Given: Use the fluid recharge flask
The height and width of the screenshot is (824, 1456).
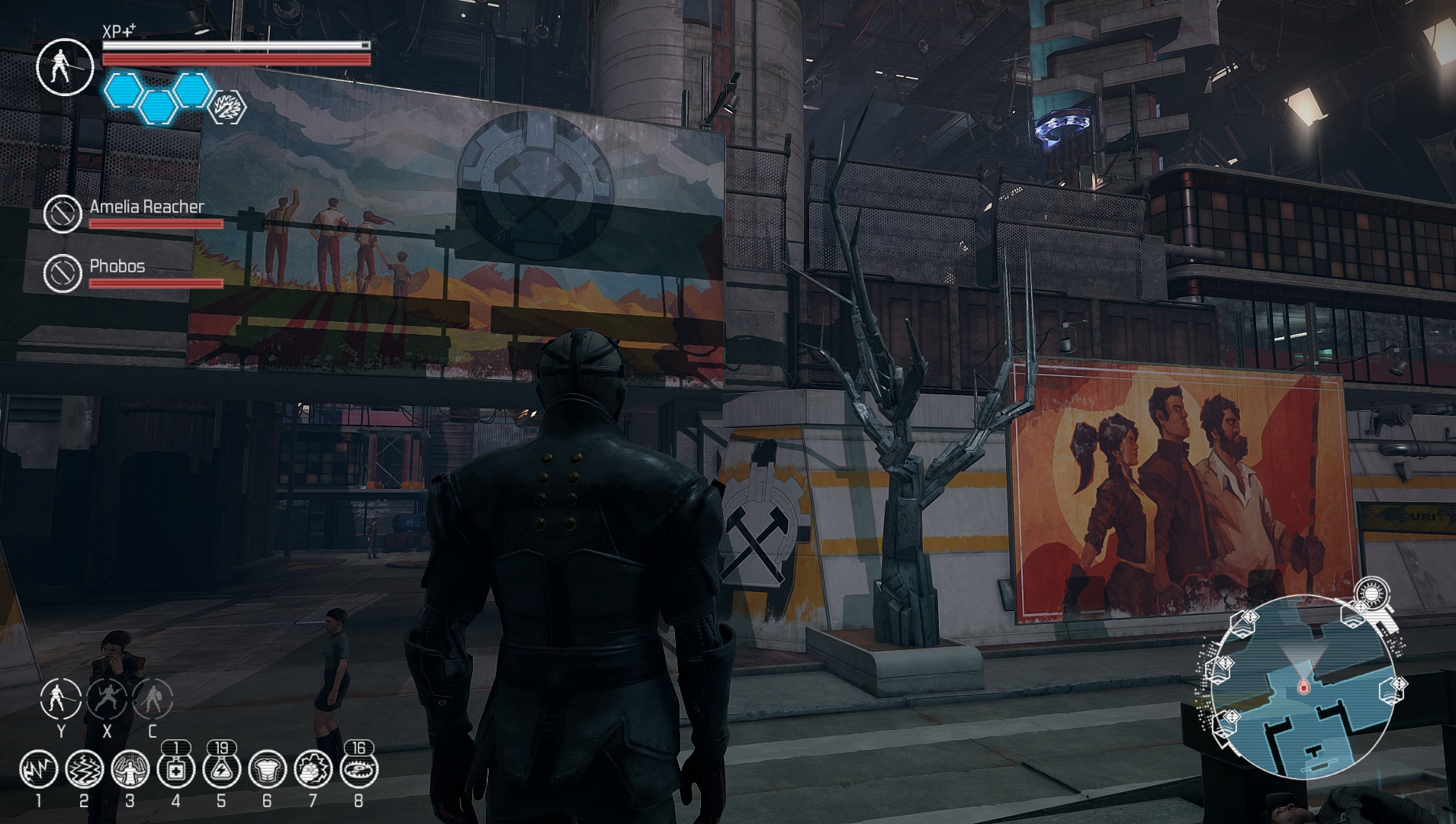Looking at the screenshot, I should (x=221, y=770).
